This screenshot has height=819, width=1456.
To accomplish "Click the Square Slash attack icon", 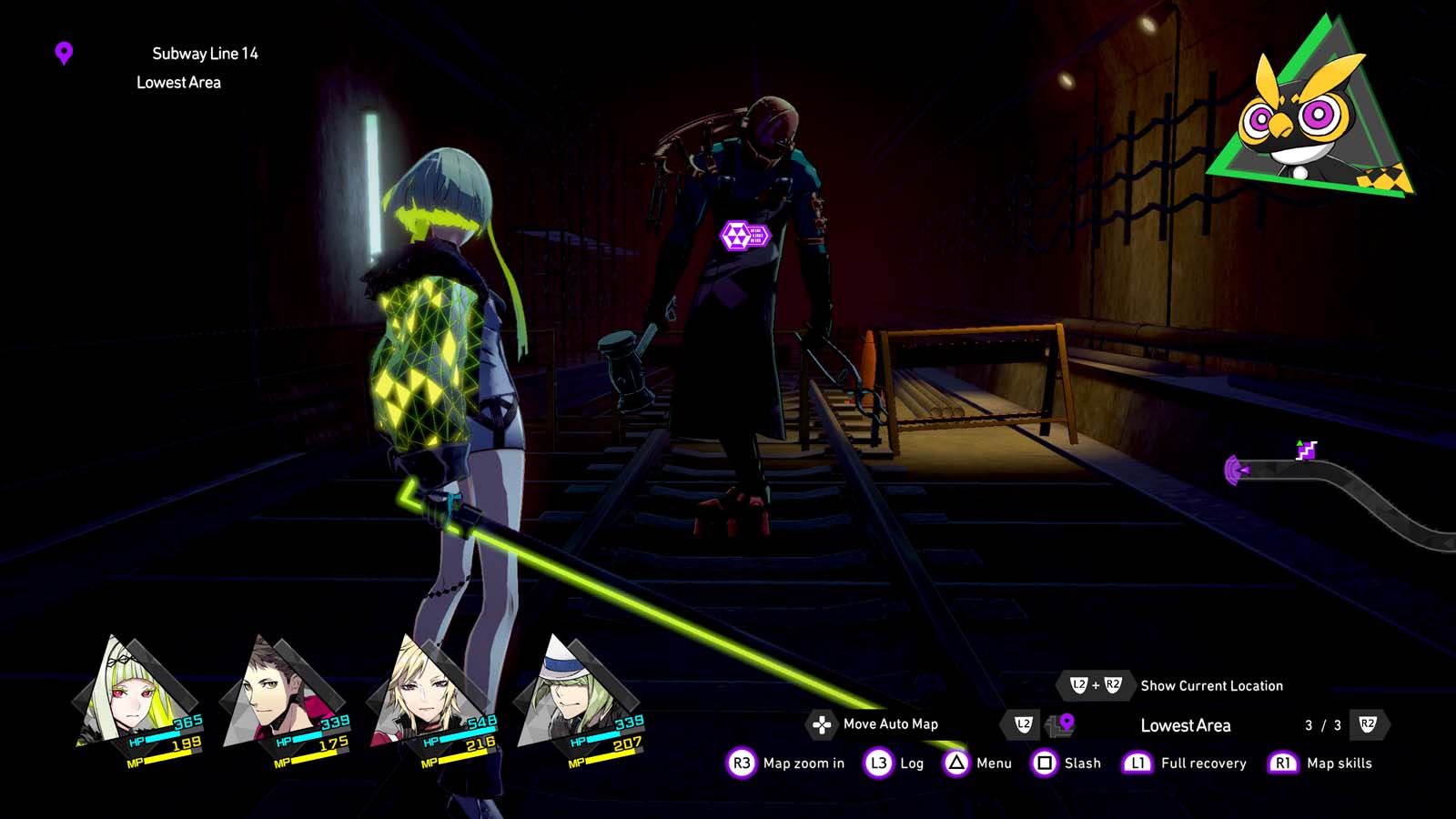I will pos(1040,763).
